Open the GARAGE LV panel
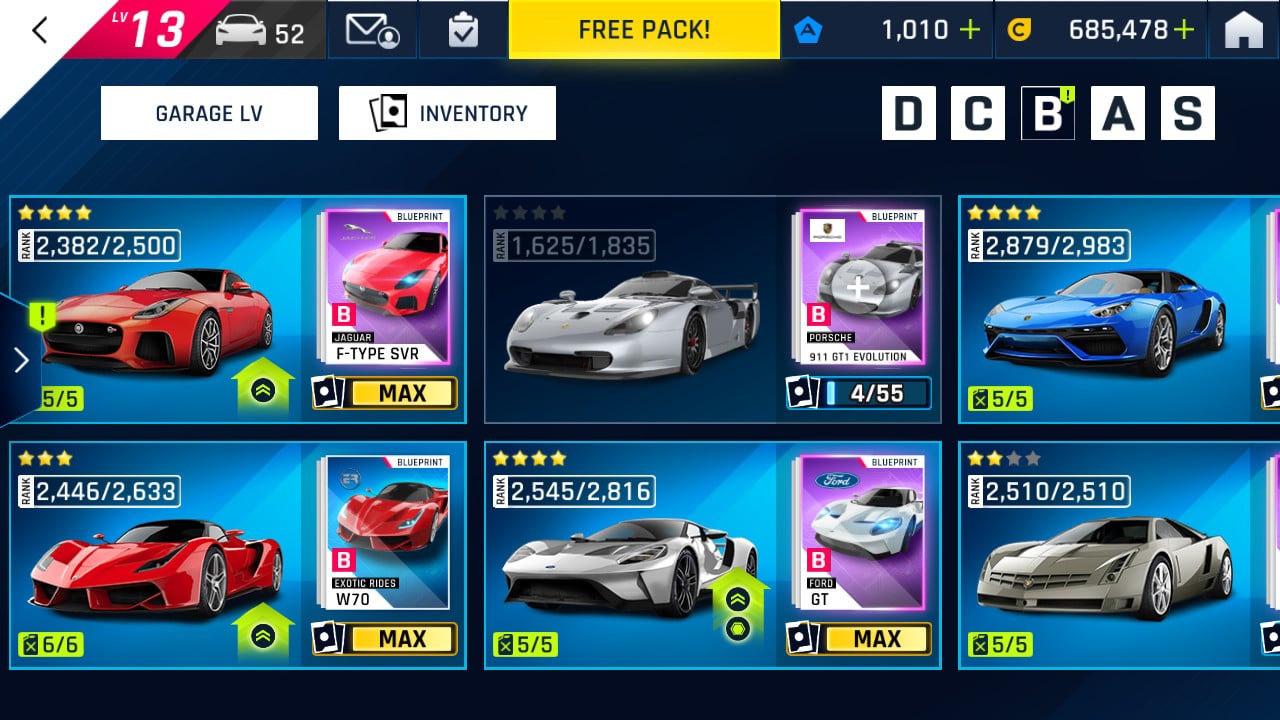Viewport: 1280px width, 720px height. (x=209, y=113)
